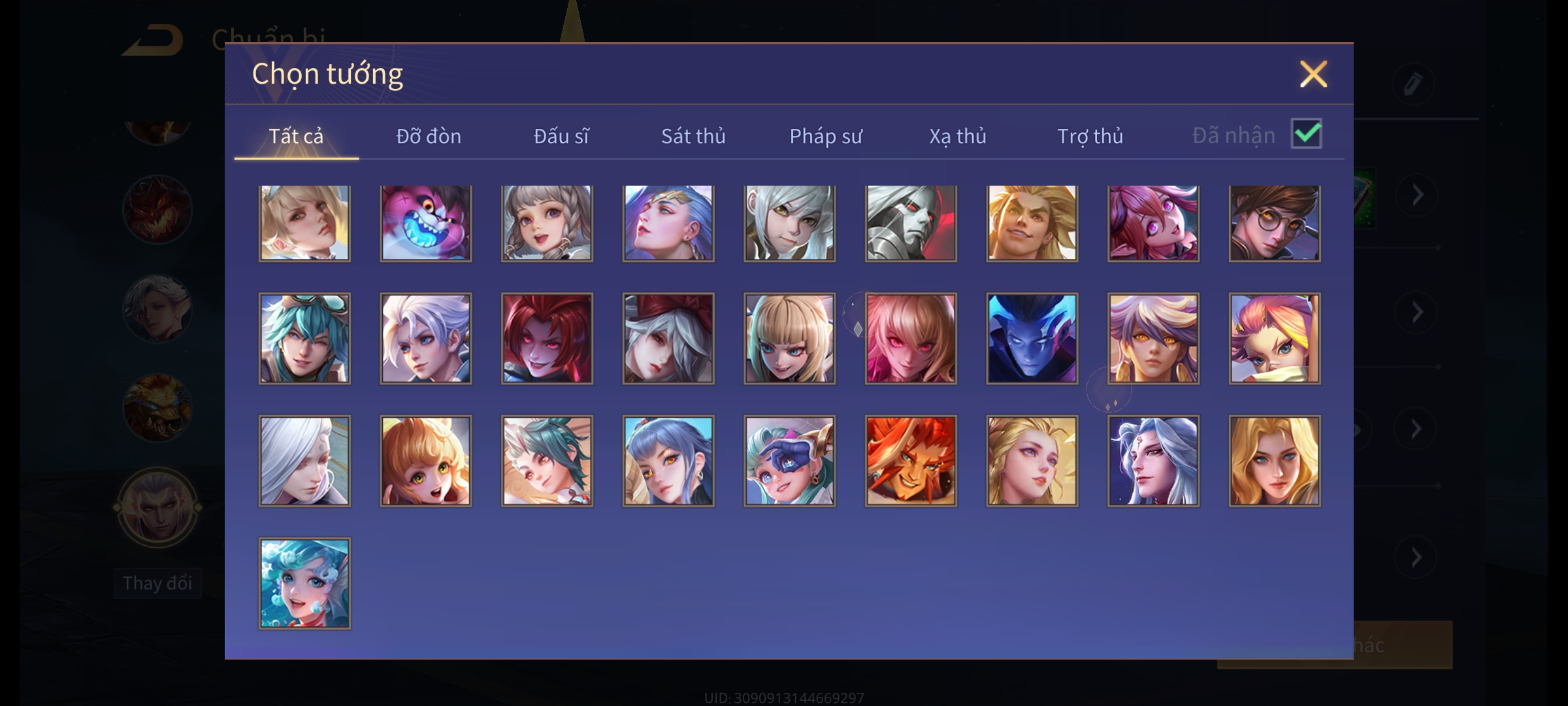The height and width of the screenshot is (706, 1568).
Task: Pick the silver-armored red-eyed knight hero
Action: (911, 224)
